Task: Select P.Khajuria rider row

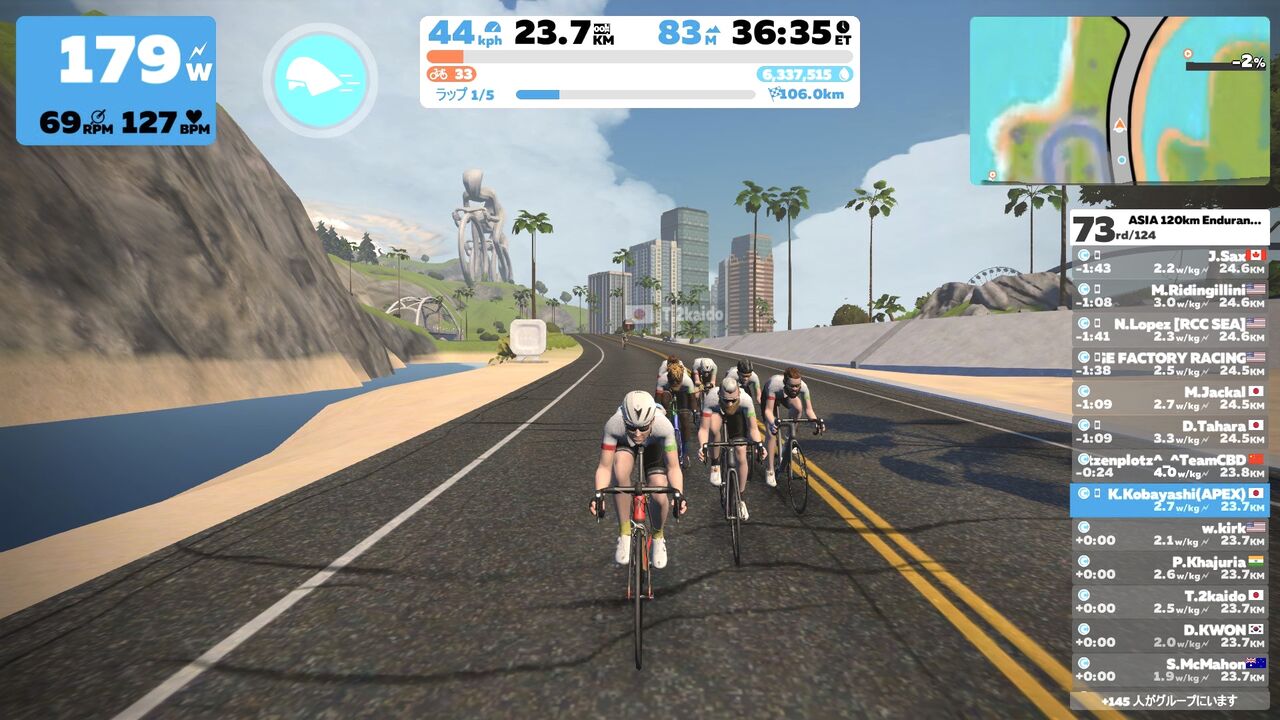Action: (x=1169, y=568)
